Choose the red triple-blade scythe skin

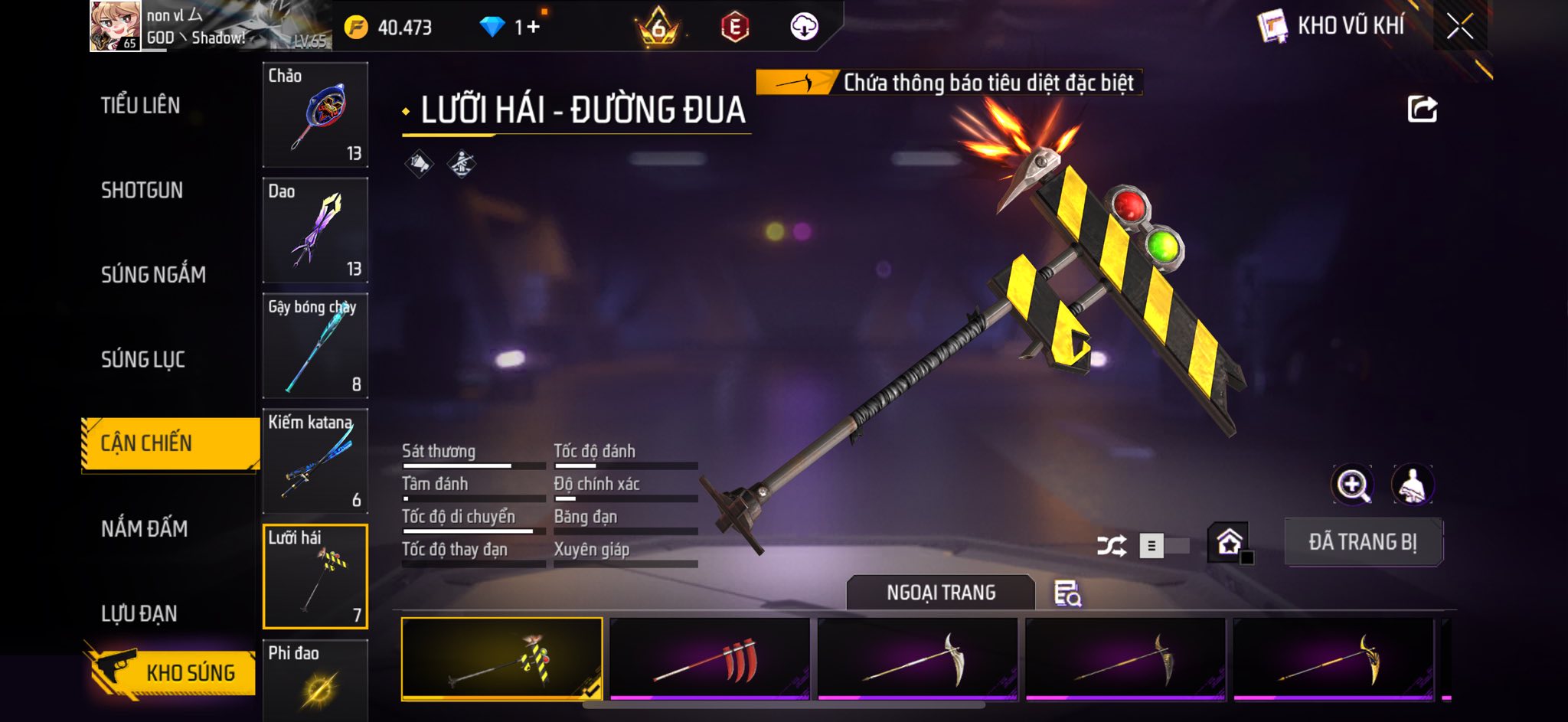[x=710, y=659]
